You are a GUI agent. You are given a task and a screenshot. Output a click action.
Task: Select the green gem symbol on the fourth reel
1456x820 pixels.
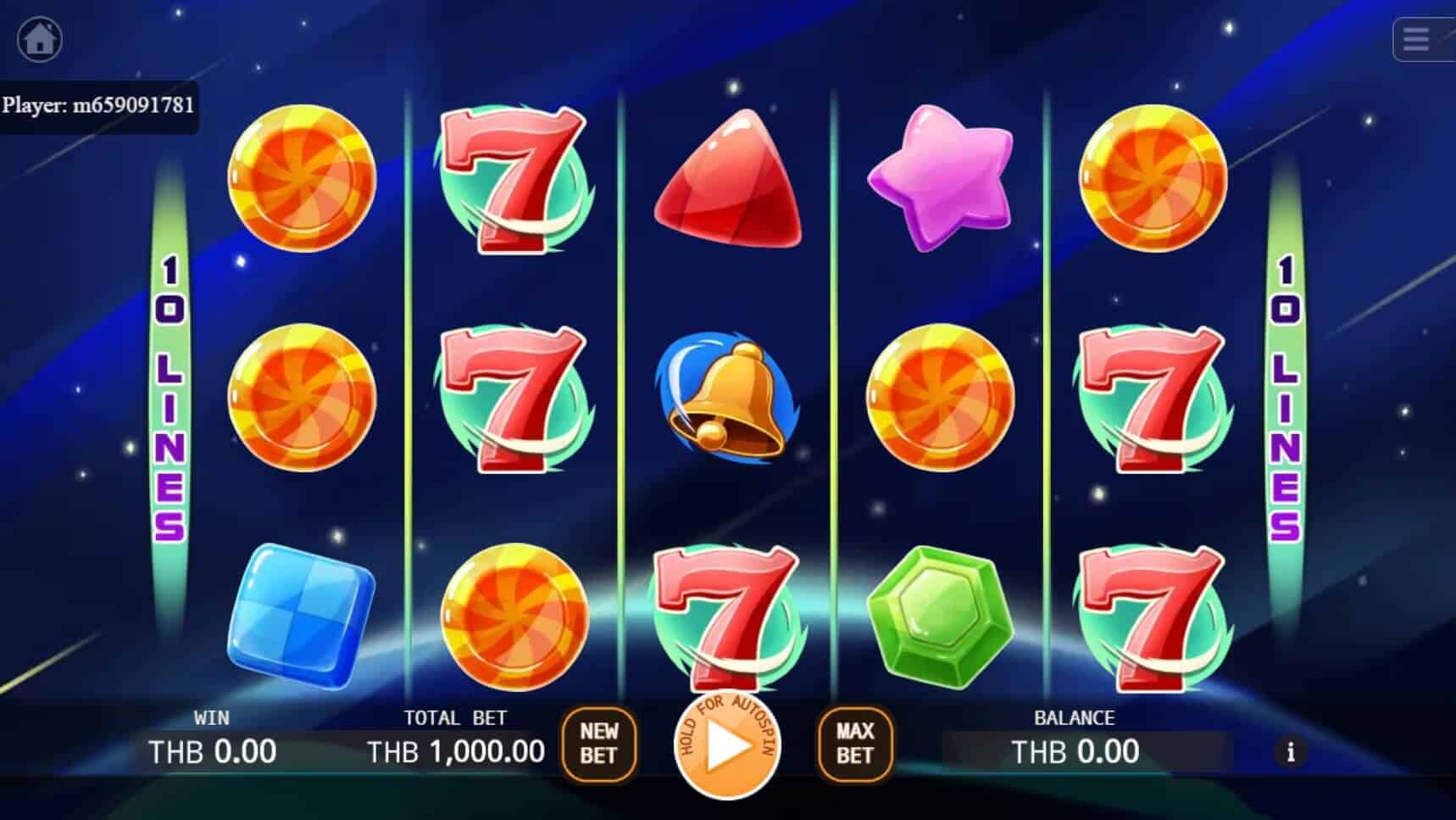(939, 616)
